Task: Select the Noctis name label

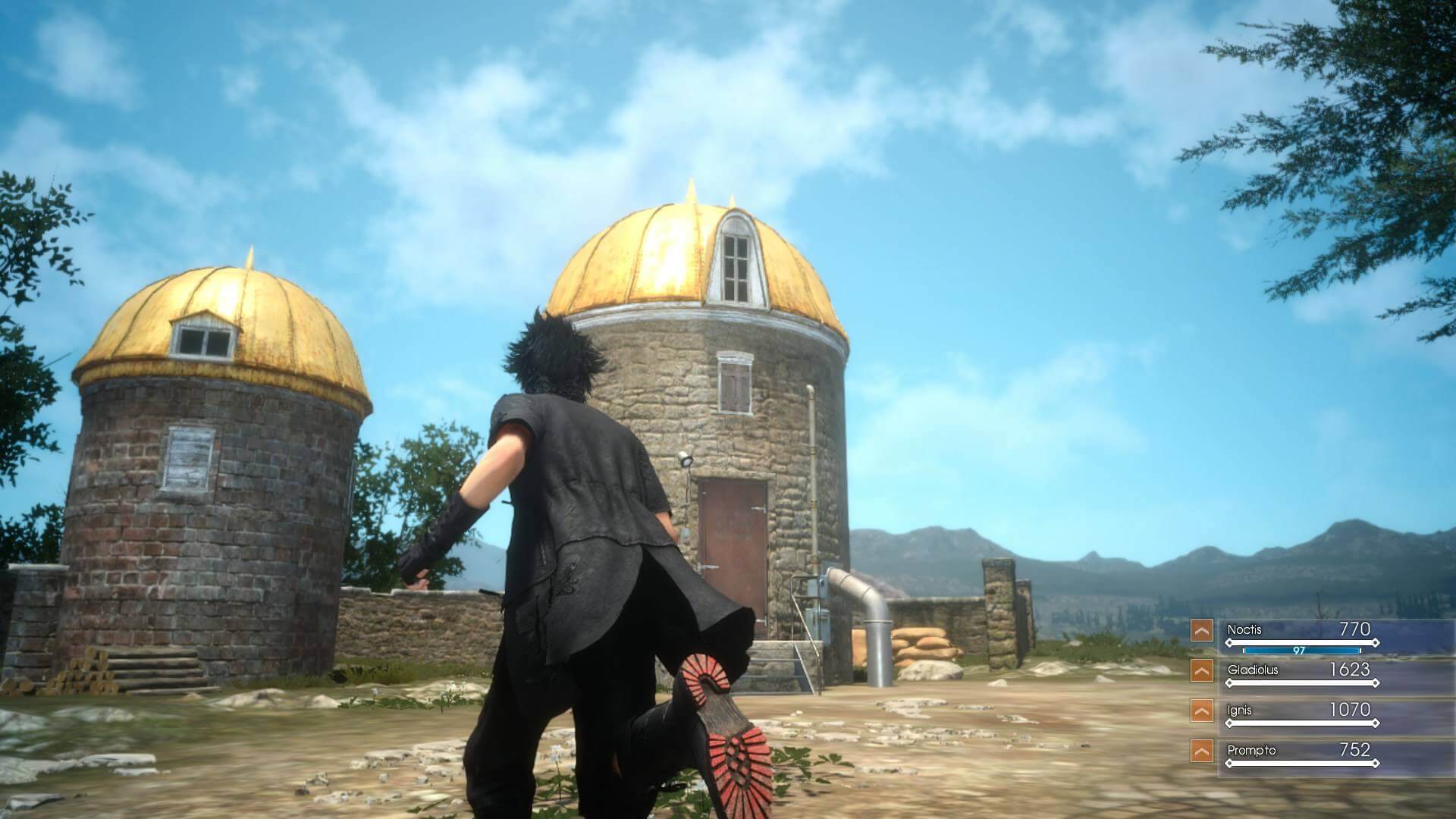Action: [x=1244, y=630]
